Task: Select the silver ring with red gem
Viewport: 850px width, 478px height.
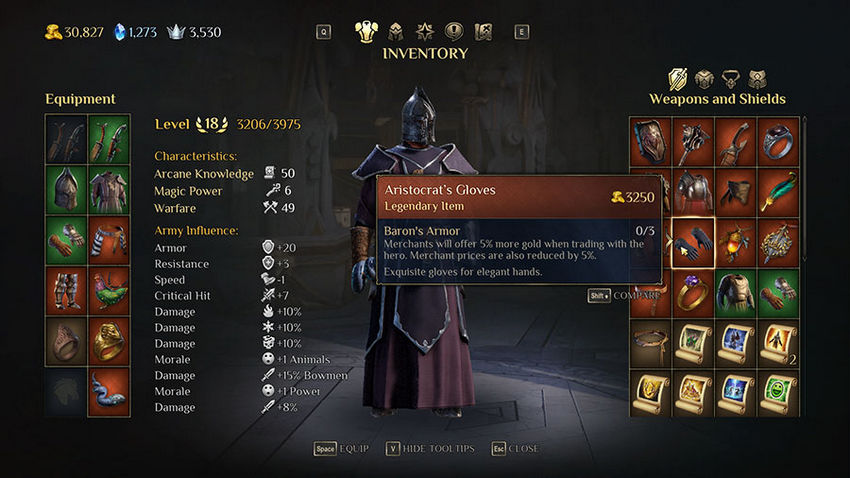Action: coord(778,139)
